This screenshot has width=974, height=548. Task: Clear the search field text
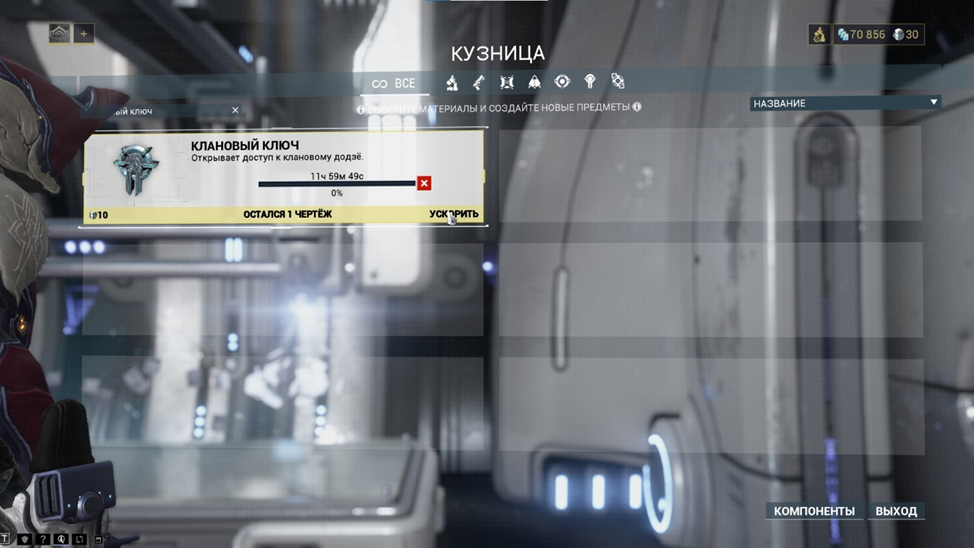coord(235,111)
